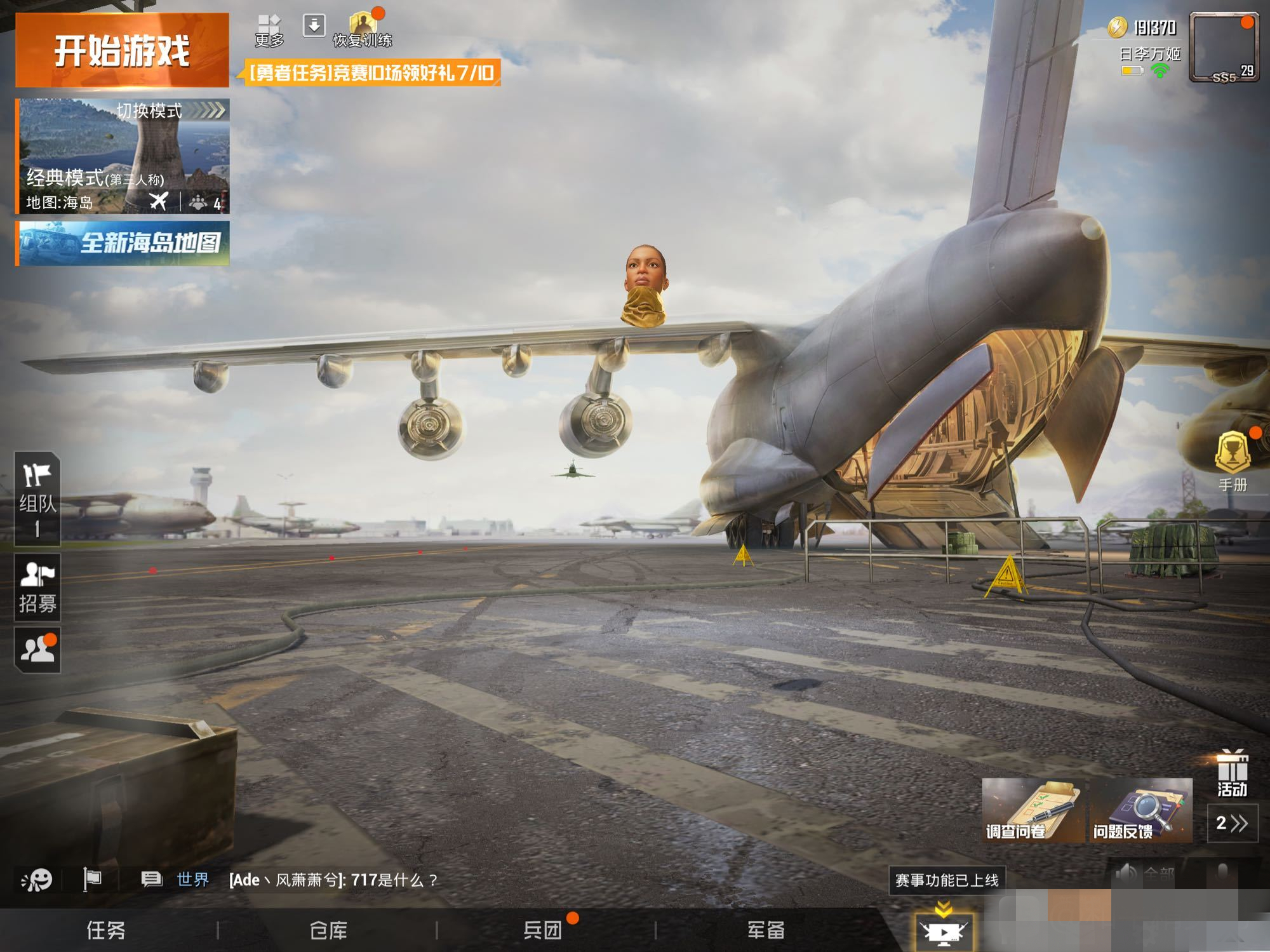The height and width of the screenshot is (952, 1270).
Task: Open the 组队 team panel
Action: pyautogui.click(x=37, y=499)
